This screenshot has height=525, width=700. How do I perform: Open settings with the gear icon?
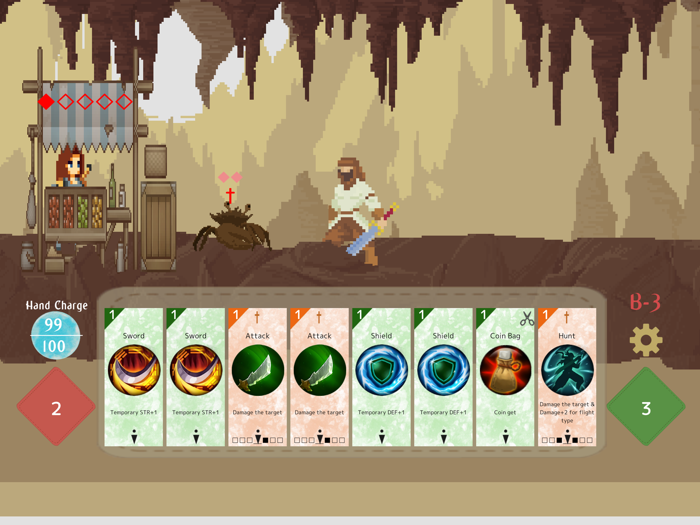(645, 341)
